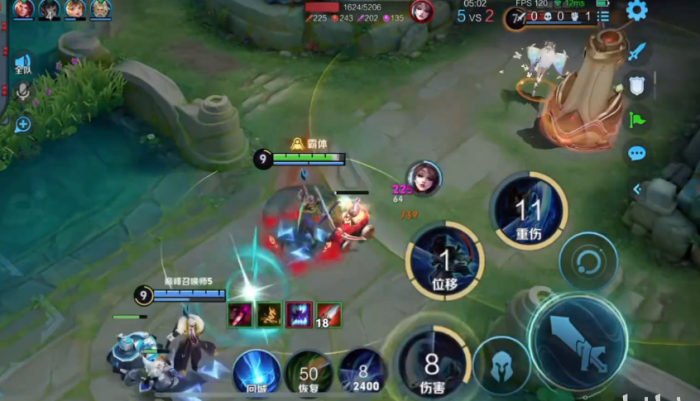The image size is (700, 401).
Task: Tap the shield signal icon
Action: click(x=637, y=86)
